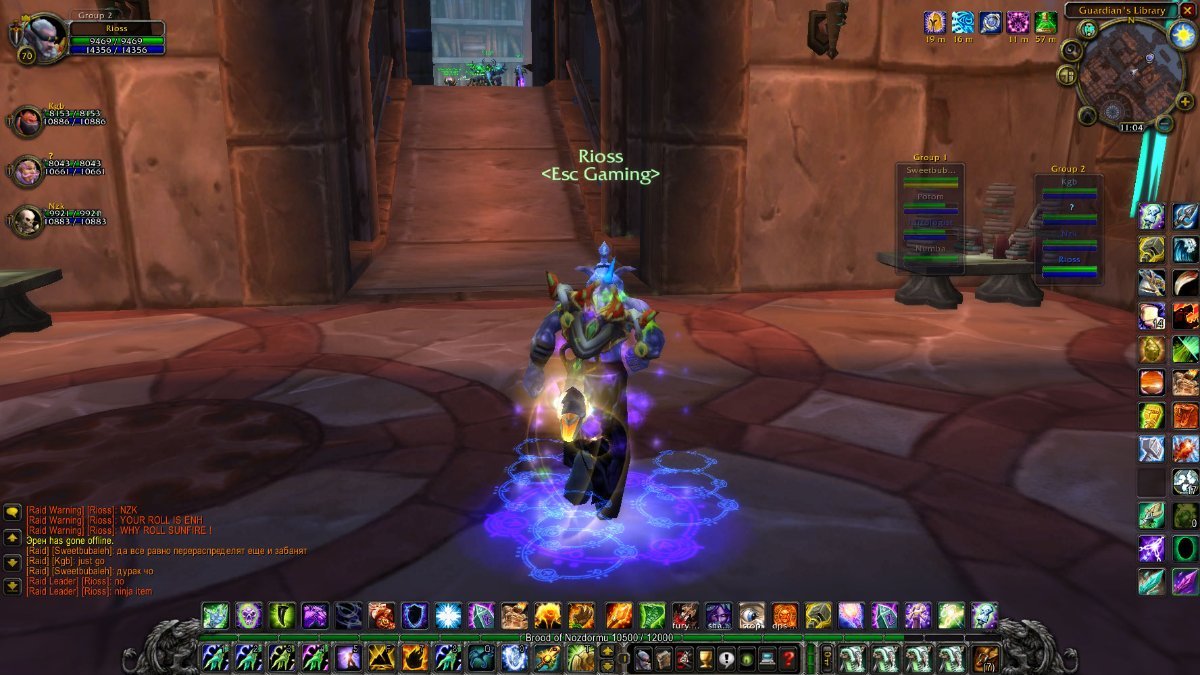Activate the macro labeled 'fury'
Viewport: 1200px width, 675px height.
click(685, 616)
